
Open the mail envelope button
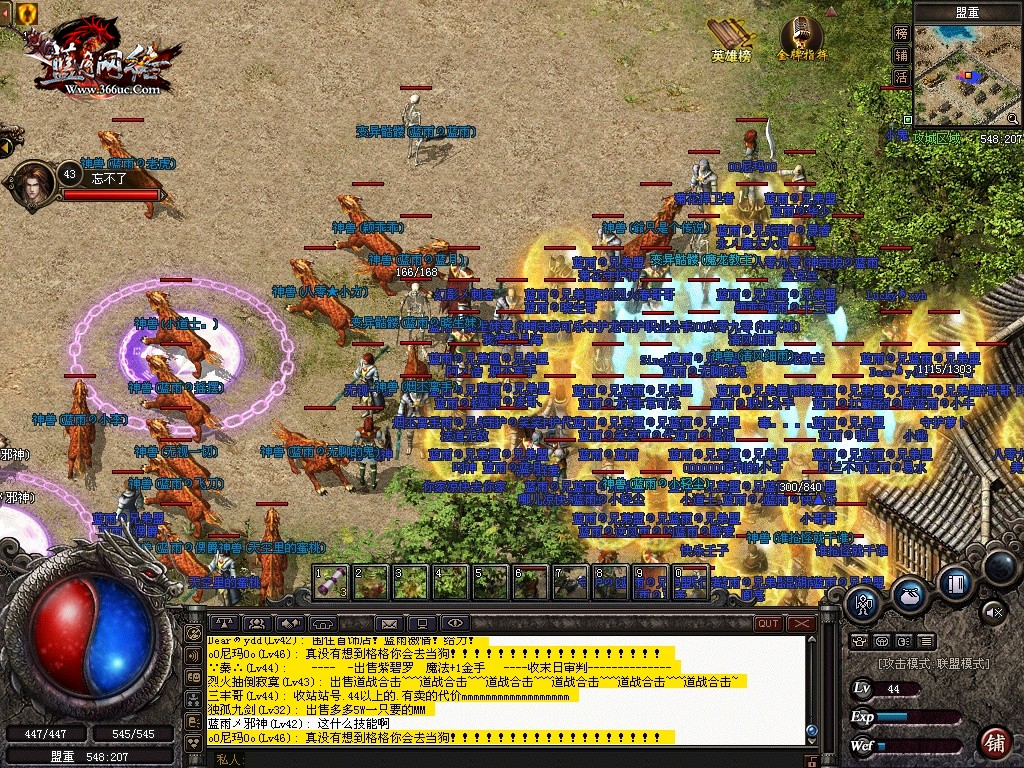pyautogui.click(x=390, y=624)
